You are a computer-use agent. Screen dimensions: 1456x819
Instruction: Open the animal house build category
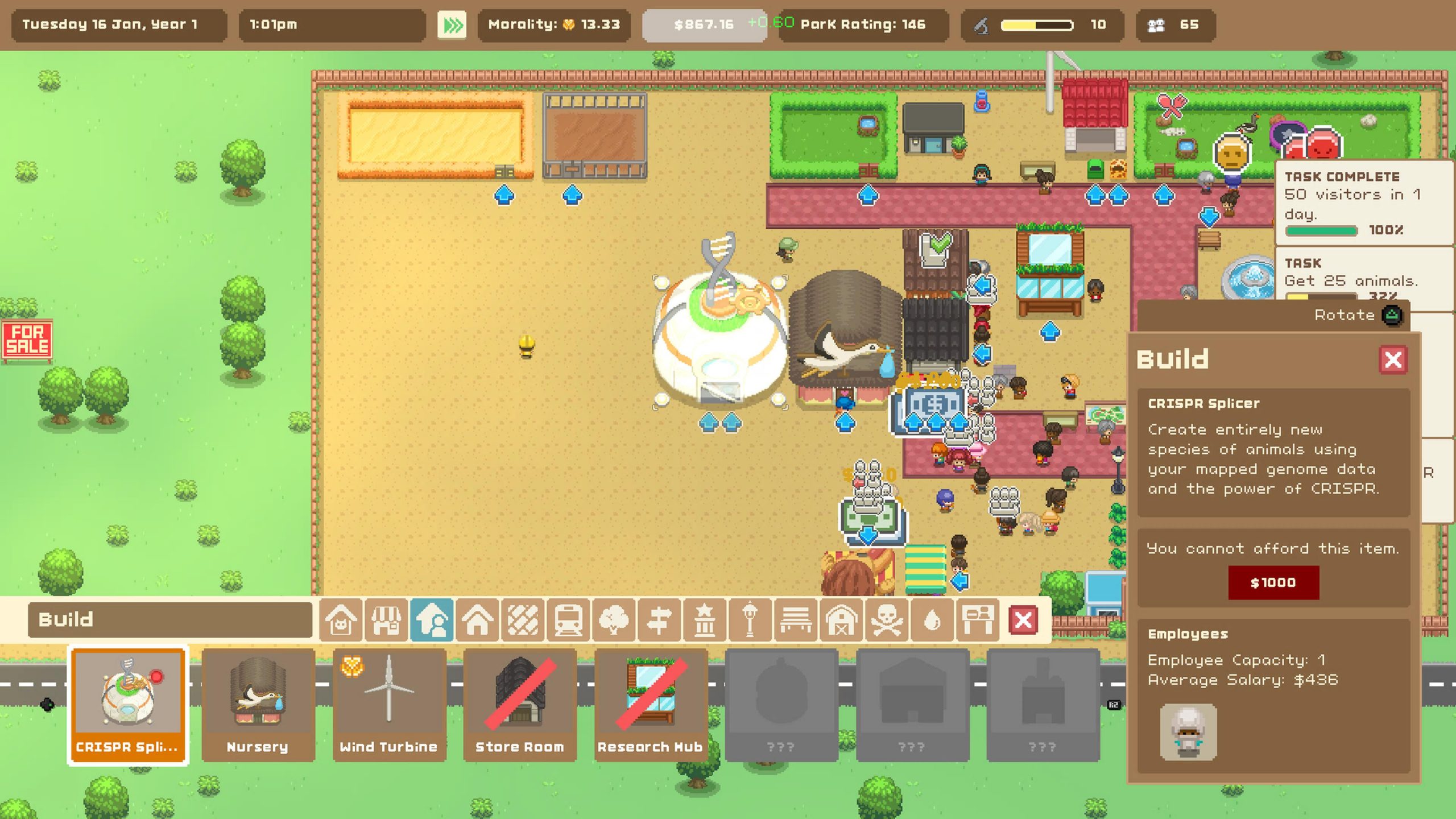(x=341, y=619)
